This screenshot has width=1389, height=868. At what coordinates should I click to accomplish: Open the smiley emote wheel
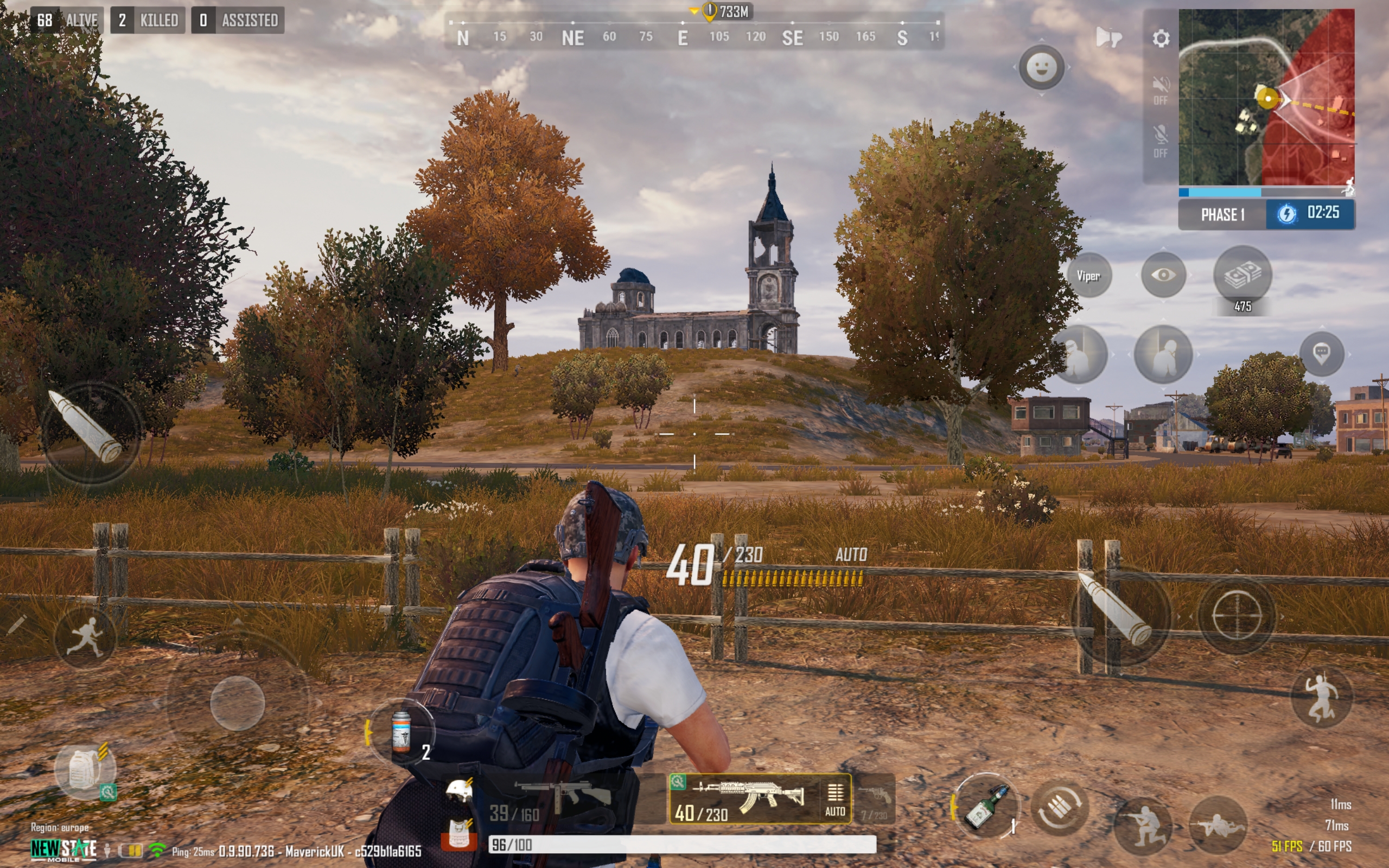[1041, 67]
